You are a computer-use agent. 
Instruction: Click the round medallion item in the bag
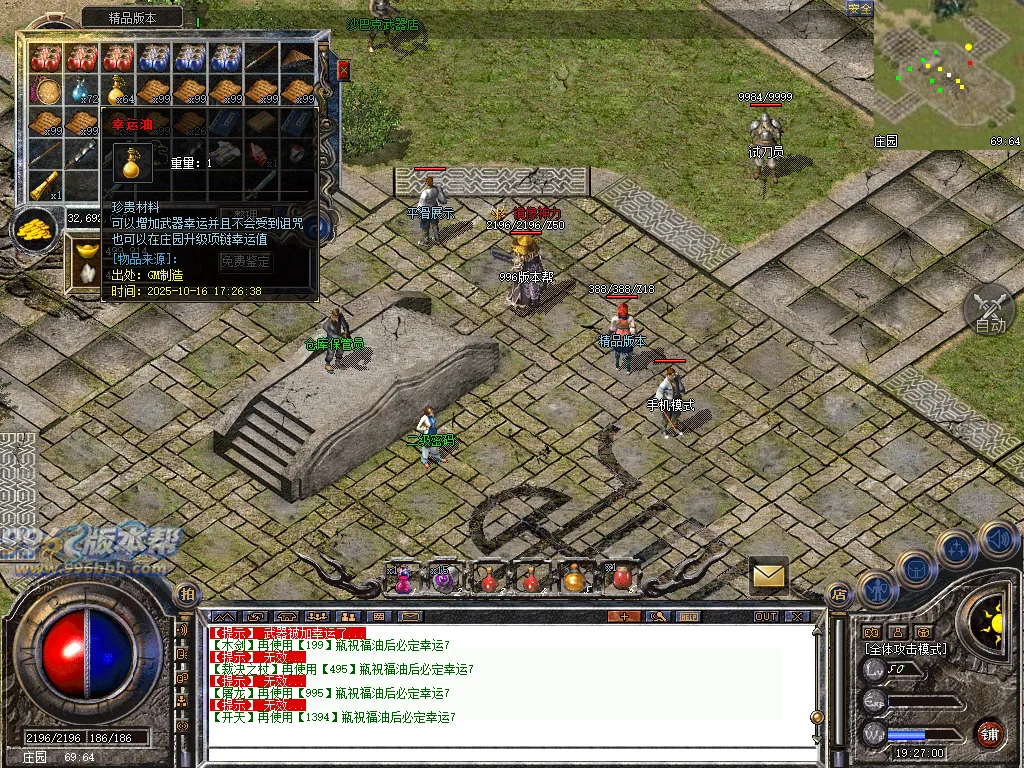(x=46, y=91)
